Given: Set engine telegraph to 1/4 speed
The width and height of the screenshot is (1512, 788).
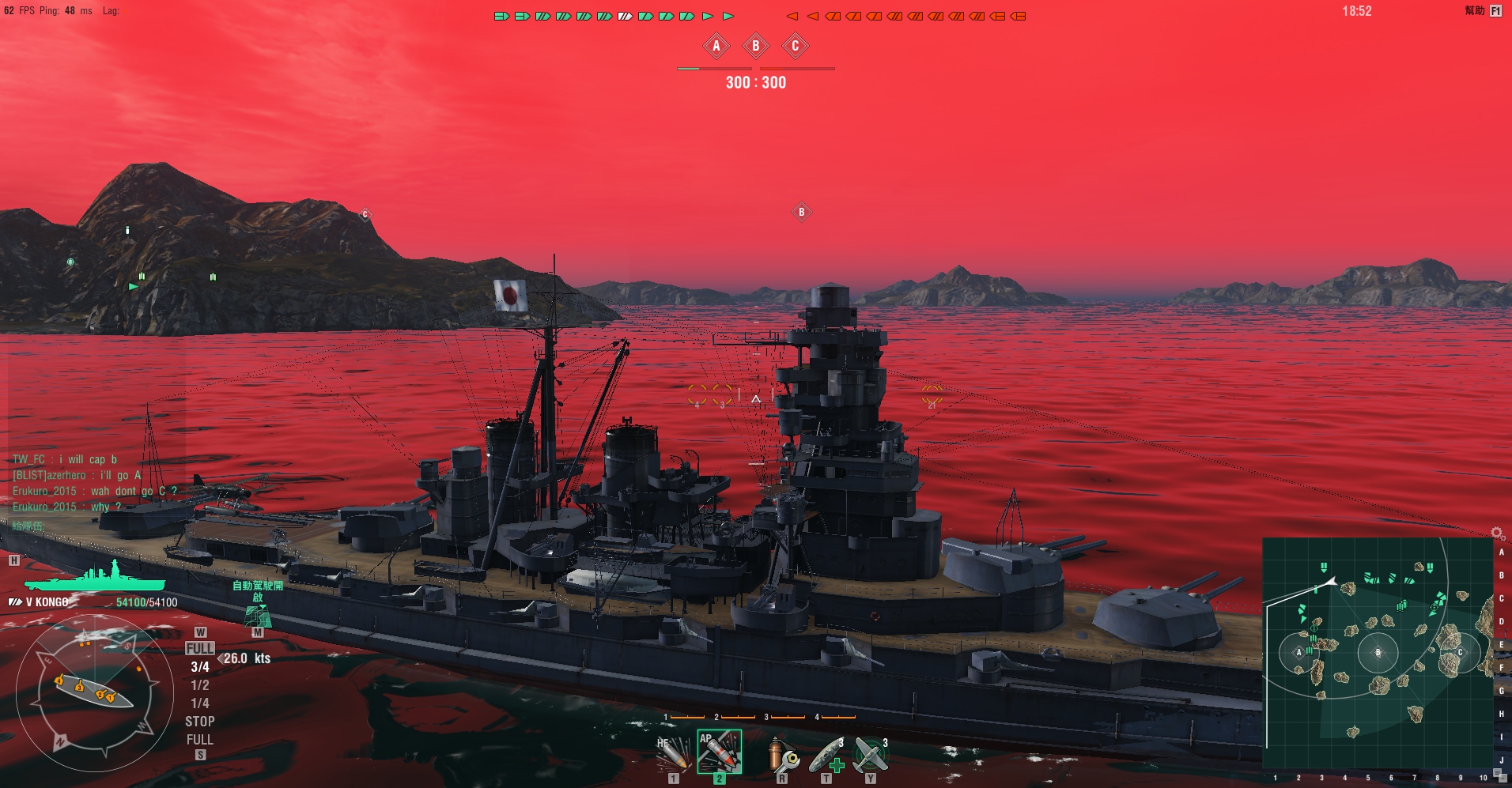Looking at the screenshot, I should [x=200, y=703].
